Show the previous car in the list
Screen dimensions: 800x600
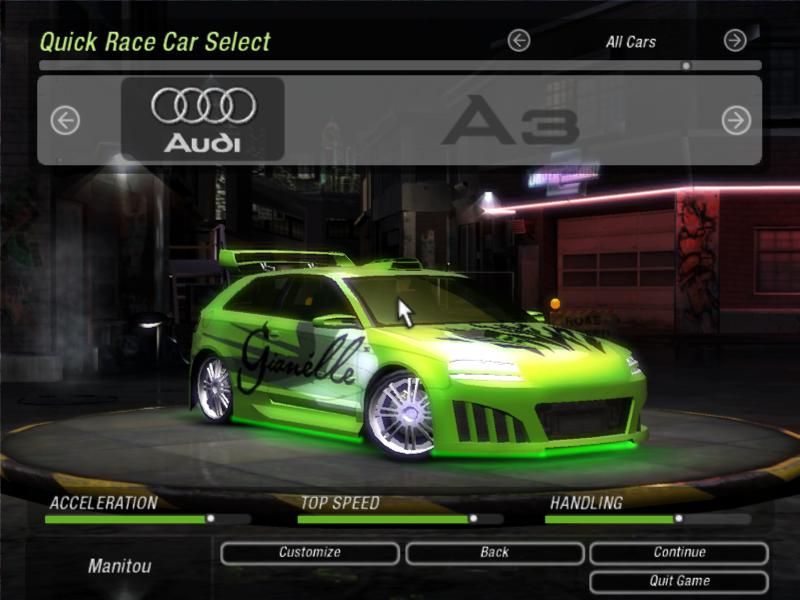click(x=65, y=121)
